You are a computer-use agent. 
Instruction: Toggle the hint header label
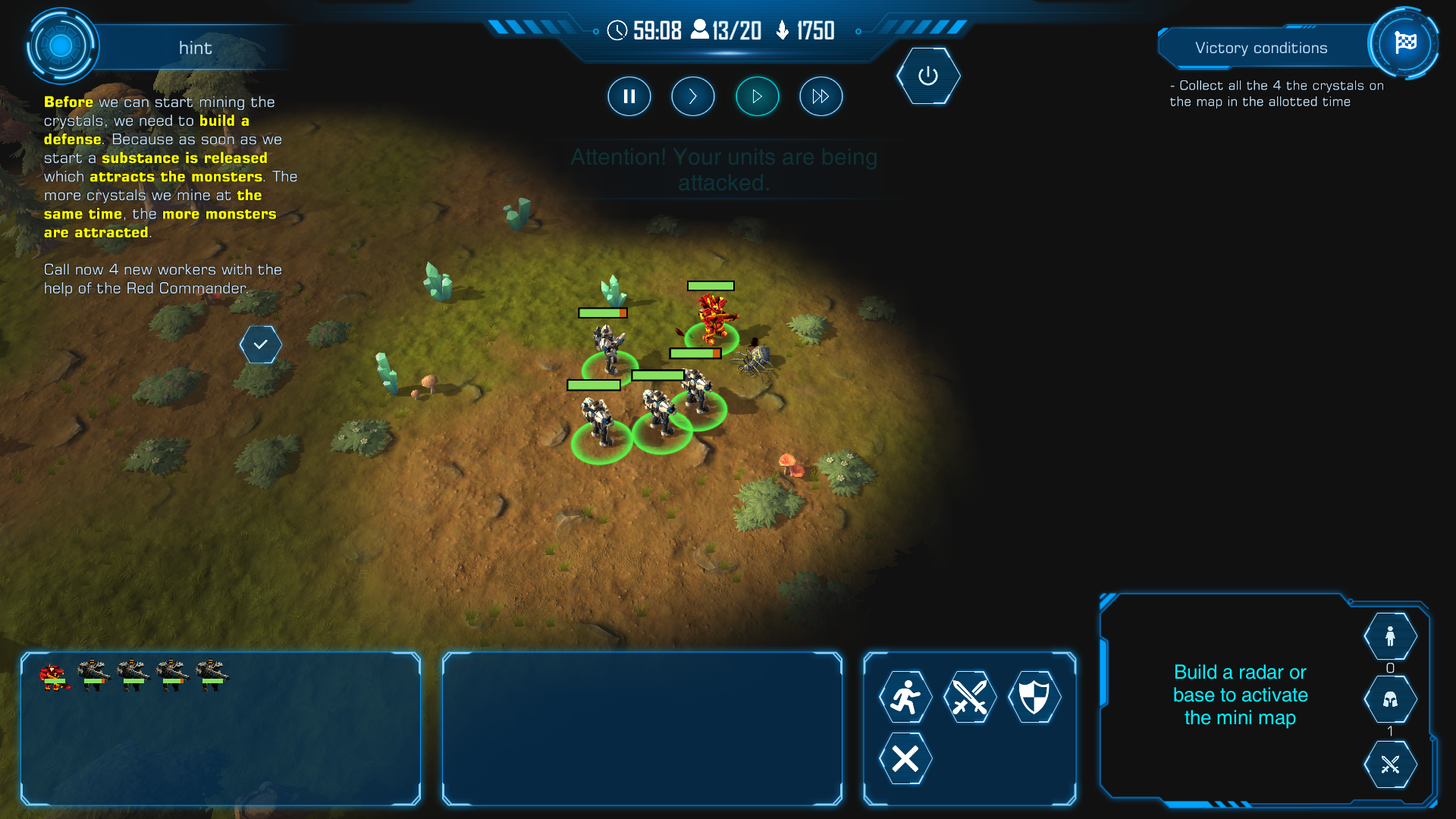pos(195,48)
